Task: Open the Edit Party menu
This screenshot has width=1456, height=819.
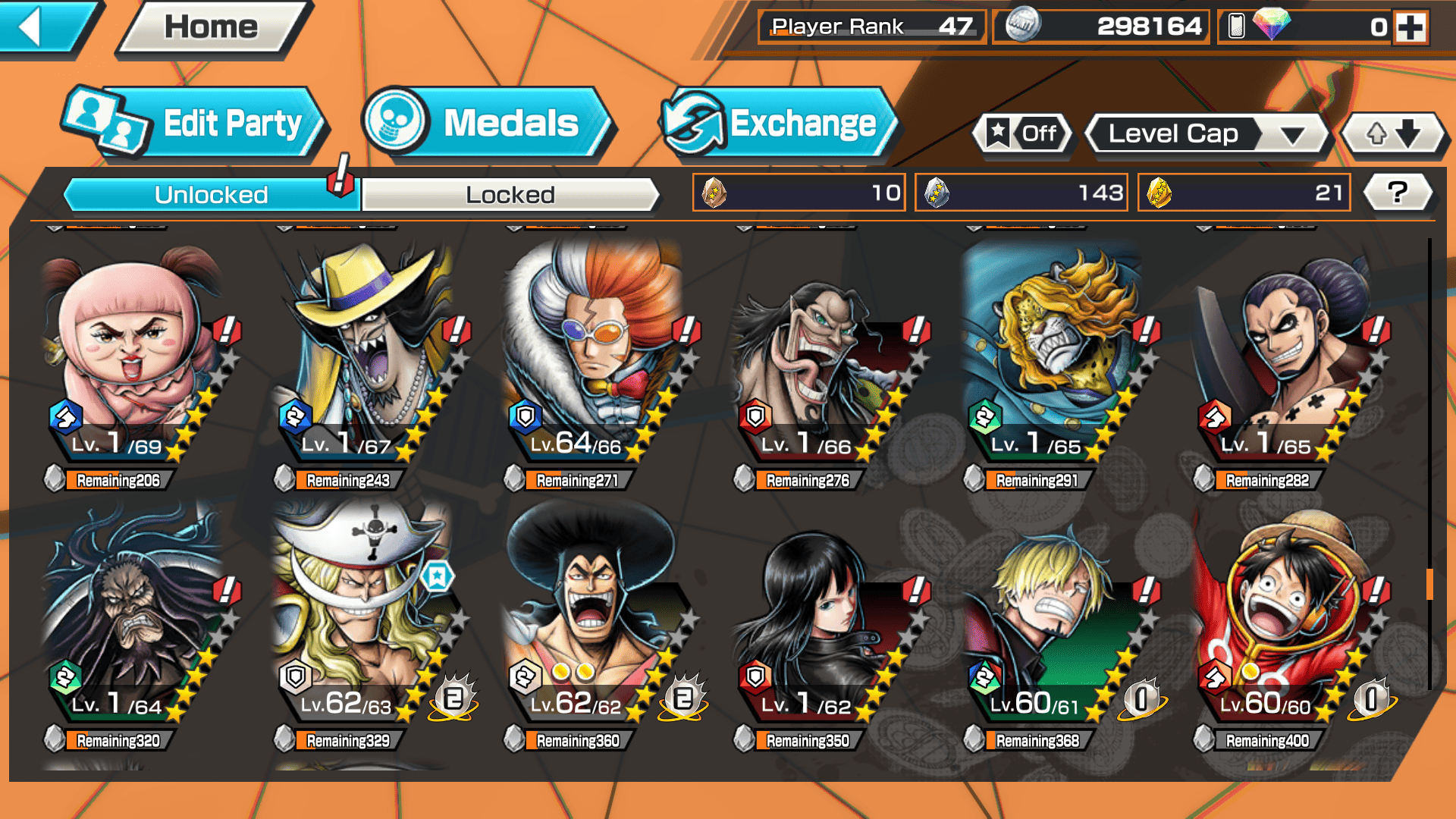Action: click(x=197, y=123)
